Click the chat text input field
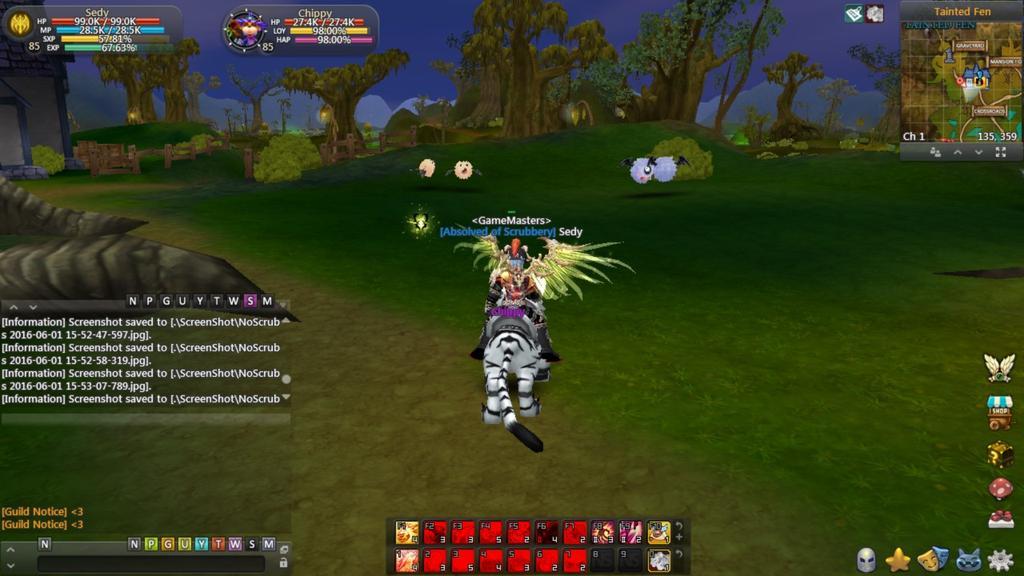This screenshot has width=1024, height=576. [150, 564]
